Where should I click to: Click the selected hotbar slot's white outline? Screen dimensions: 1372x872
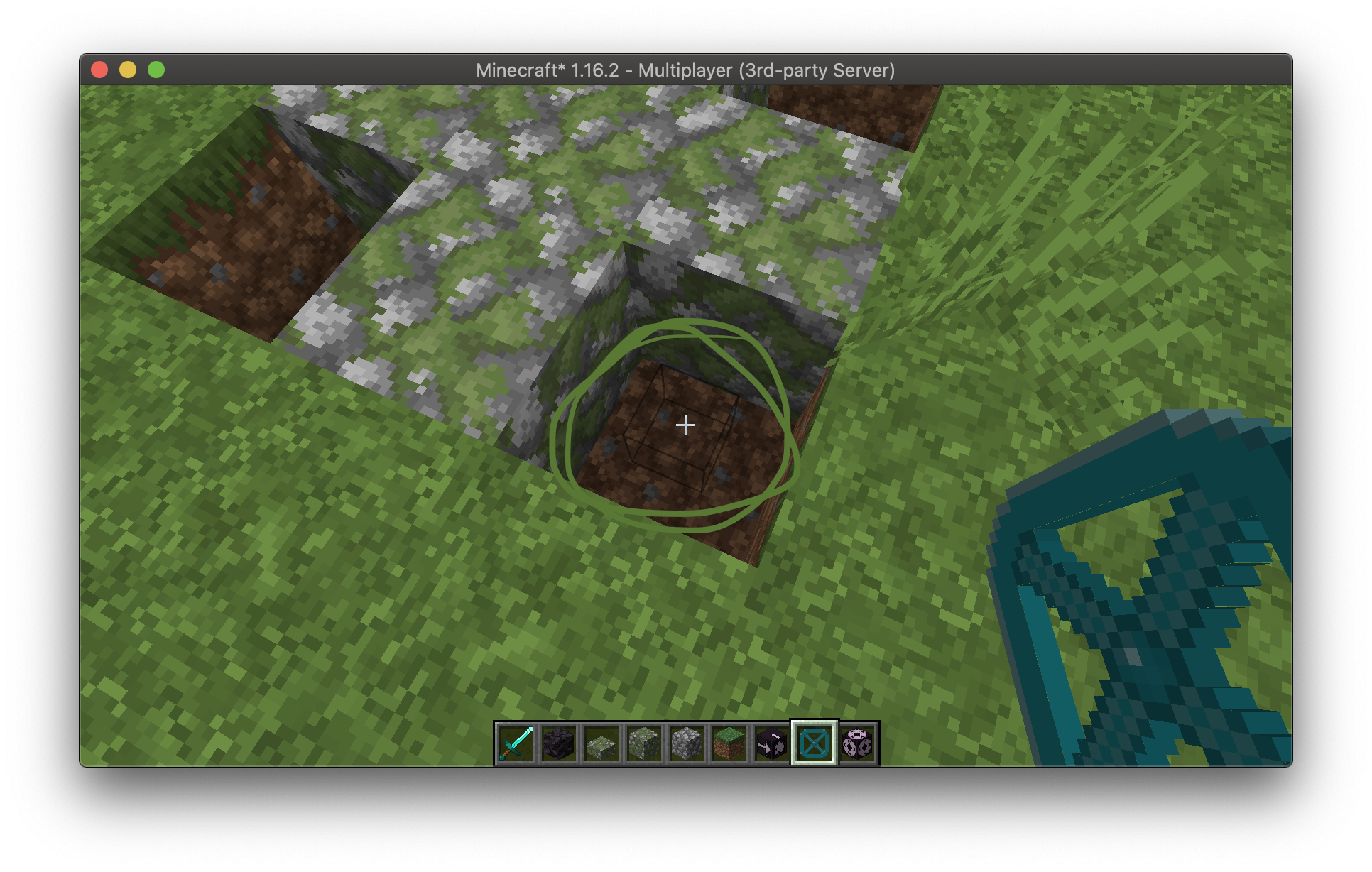814,723
